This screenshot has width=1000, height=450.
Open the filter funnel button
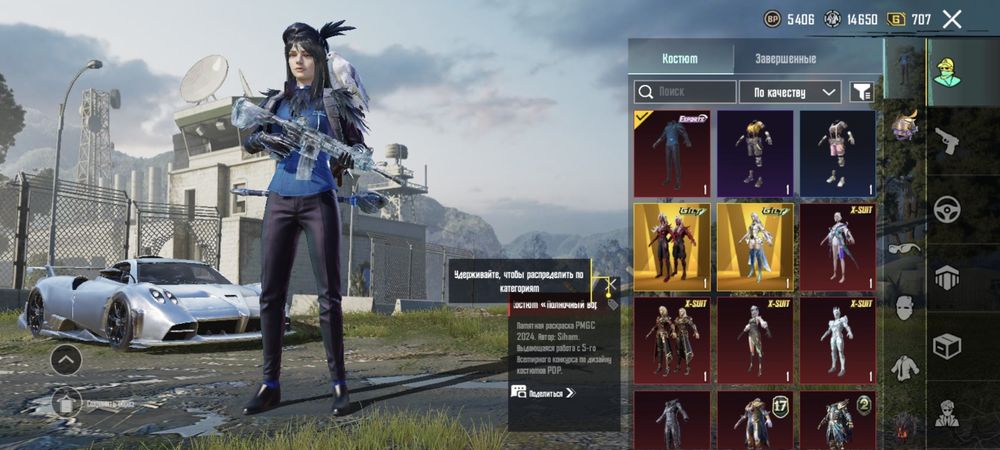coord(860,92)
